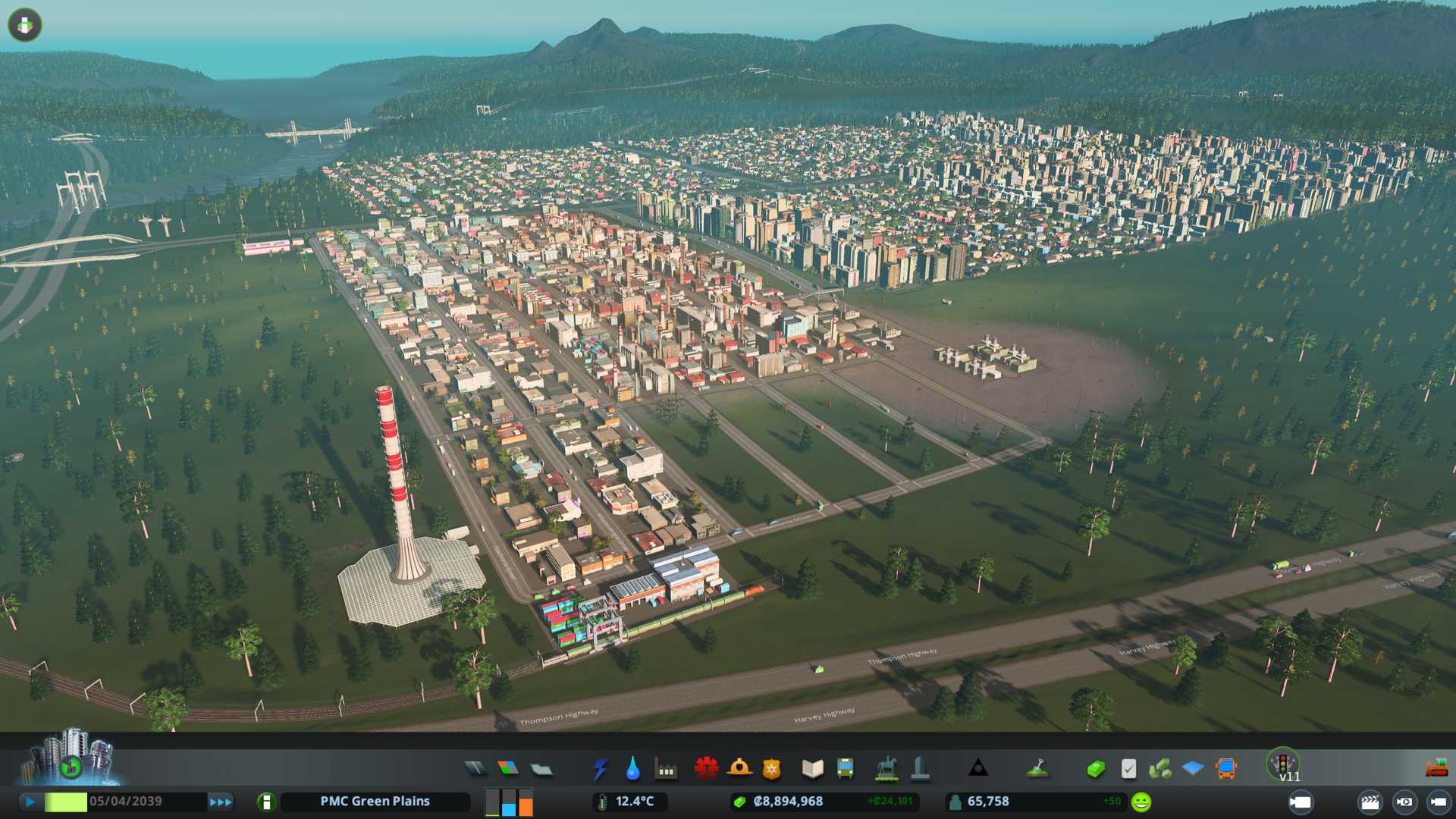Viewport: 1456px width, 819px height.
Task: Open the Education book menu
Action: pos(812,769)
